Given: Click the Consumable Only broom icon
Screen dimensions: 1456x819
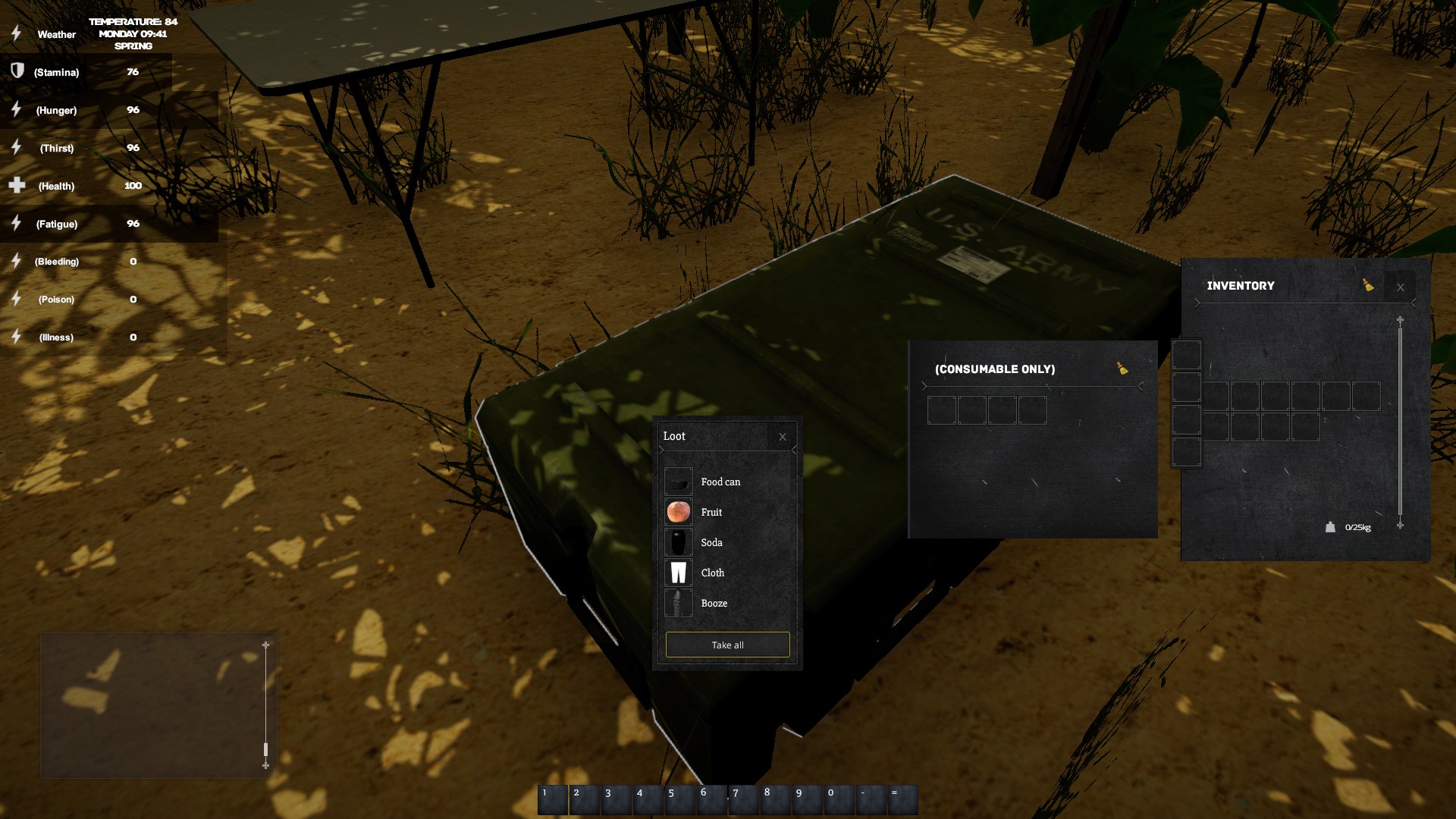Looking at the screenshot, I should [x=1122, y=369].
